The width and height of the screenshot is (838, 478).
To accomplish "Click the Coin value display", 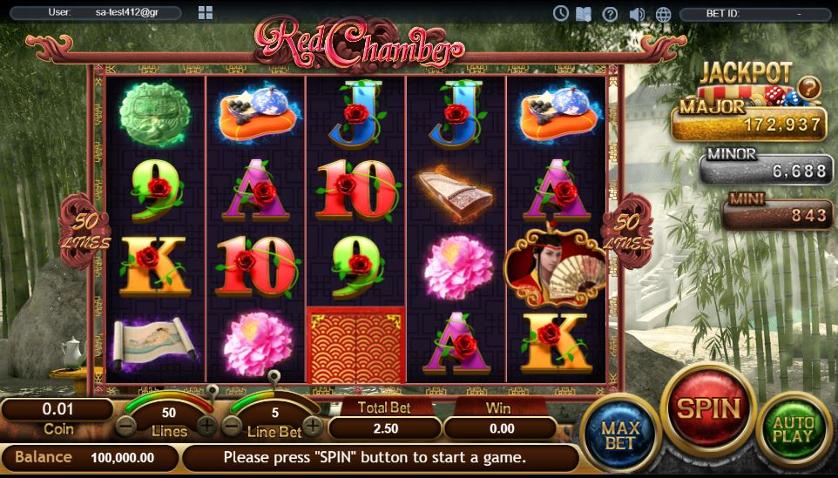I will (x=56, y=409).
